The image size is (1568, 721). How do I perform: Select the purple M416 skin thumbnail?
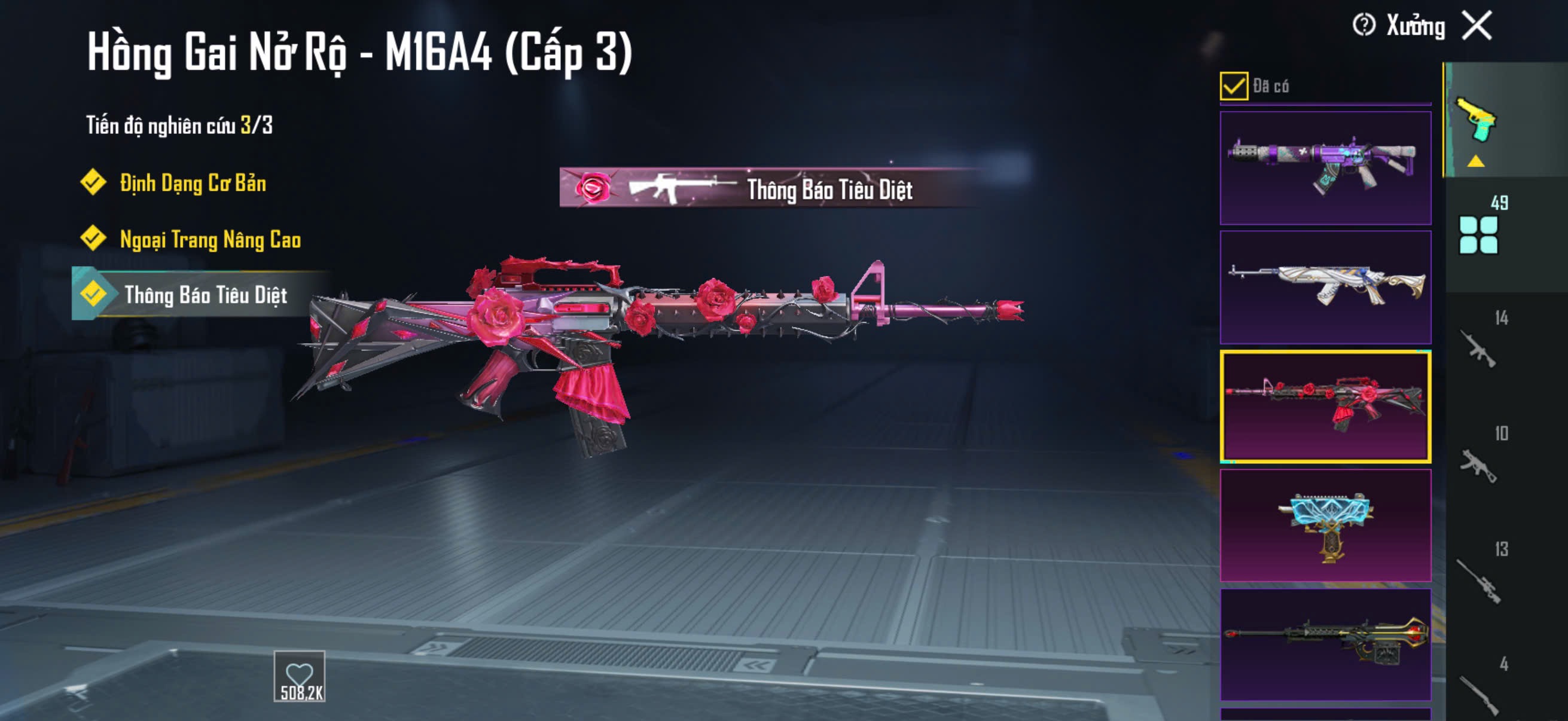click(x=1325, y=167)
